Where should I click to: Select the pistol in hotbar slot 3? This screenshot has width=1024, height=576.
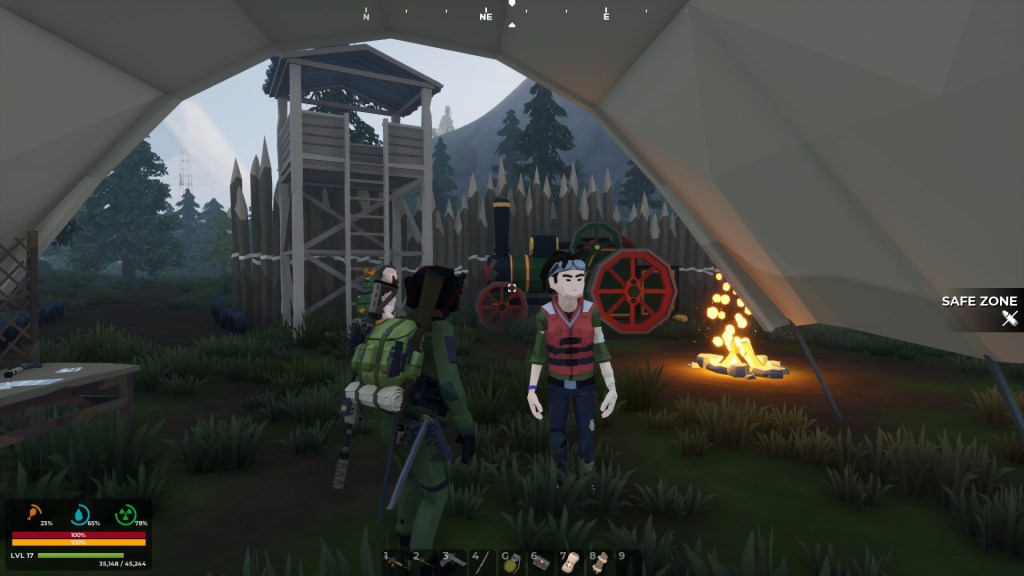(x=453, y=561)
